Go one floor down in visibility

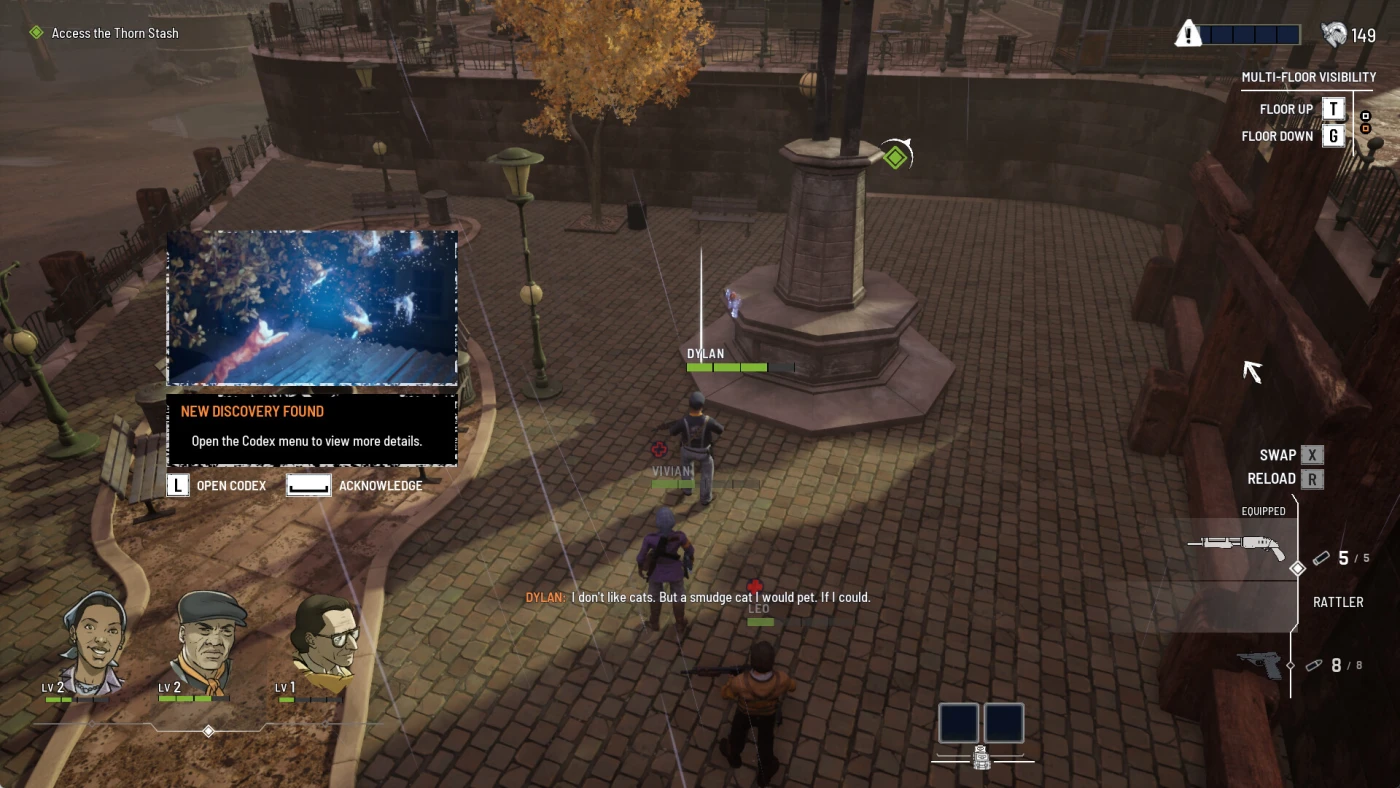point(1333,136)
